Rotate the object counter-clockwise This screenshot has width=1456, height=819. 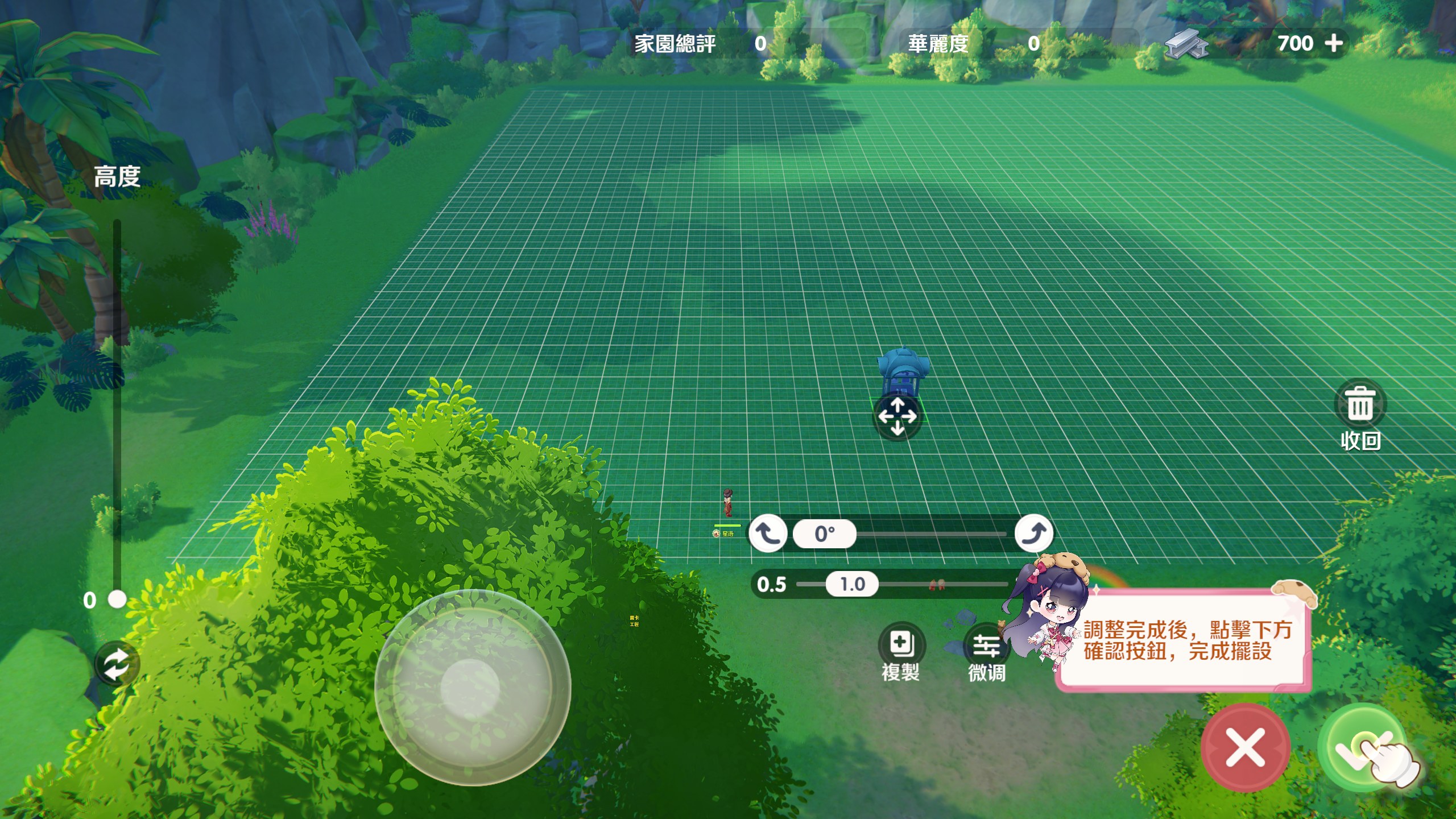768,533
